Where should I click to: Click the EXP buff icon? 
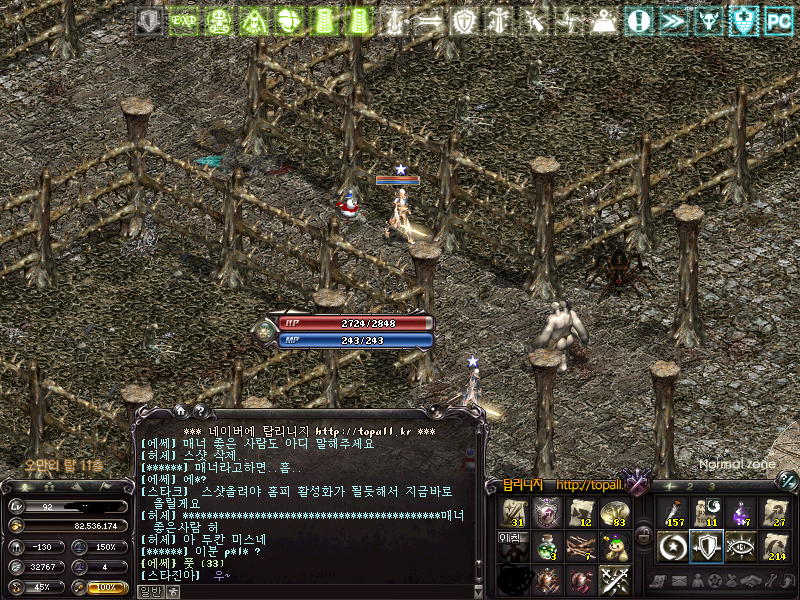[x=181, y=20]
